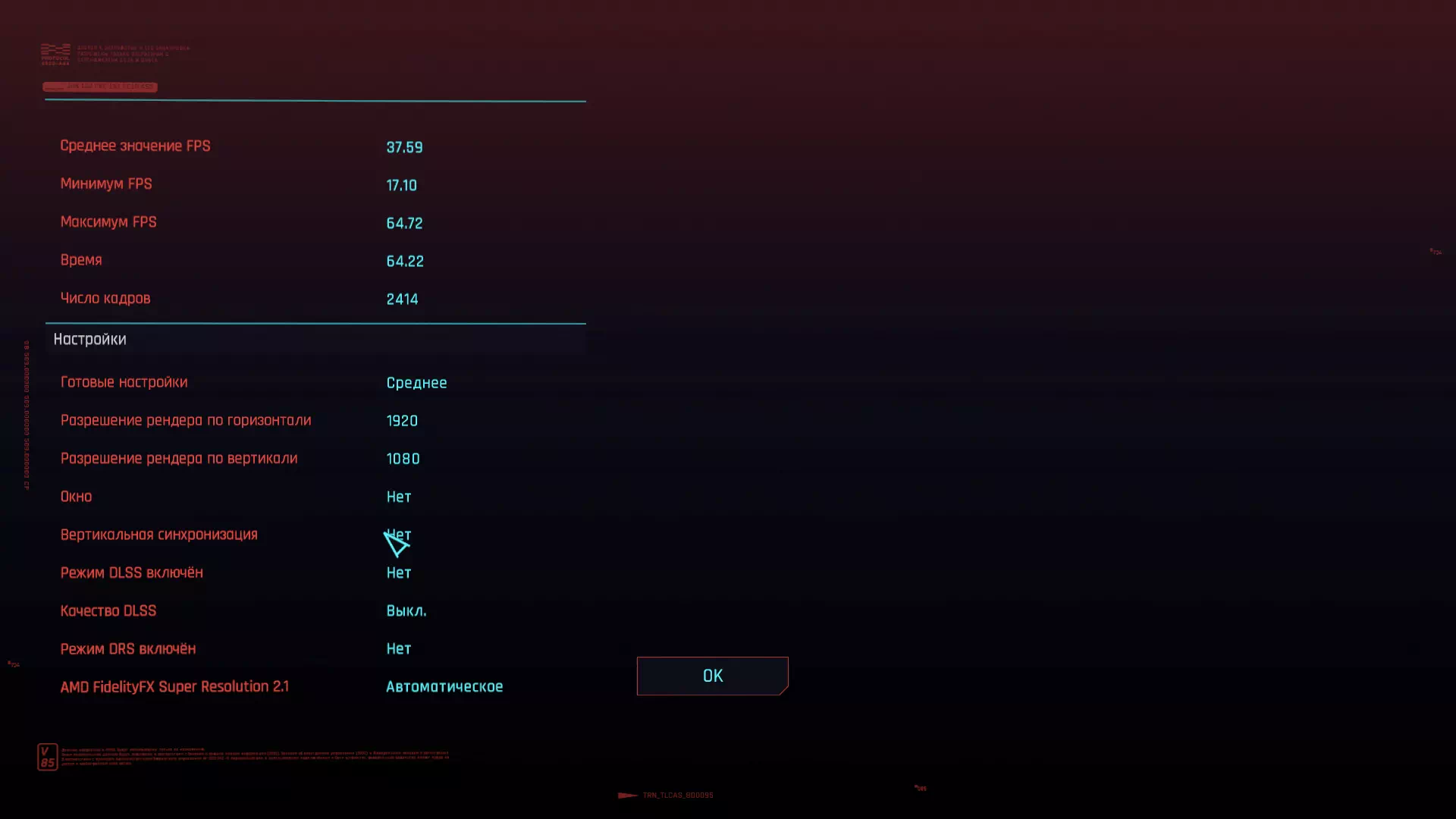The height and width of the screenshot is (819, 1456).
Task: Select the Среднее значение FPS value 37.59
Action: point(404,147)
